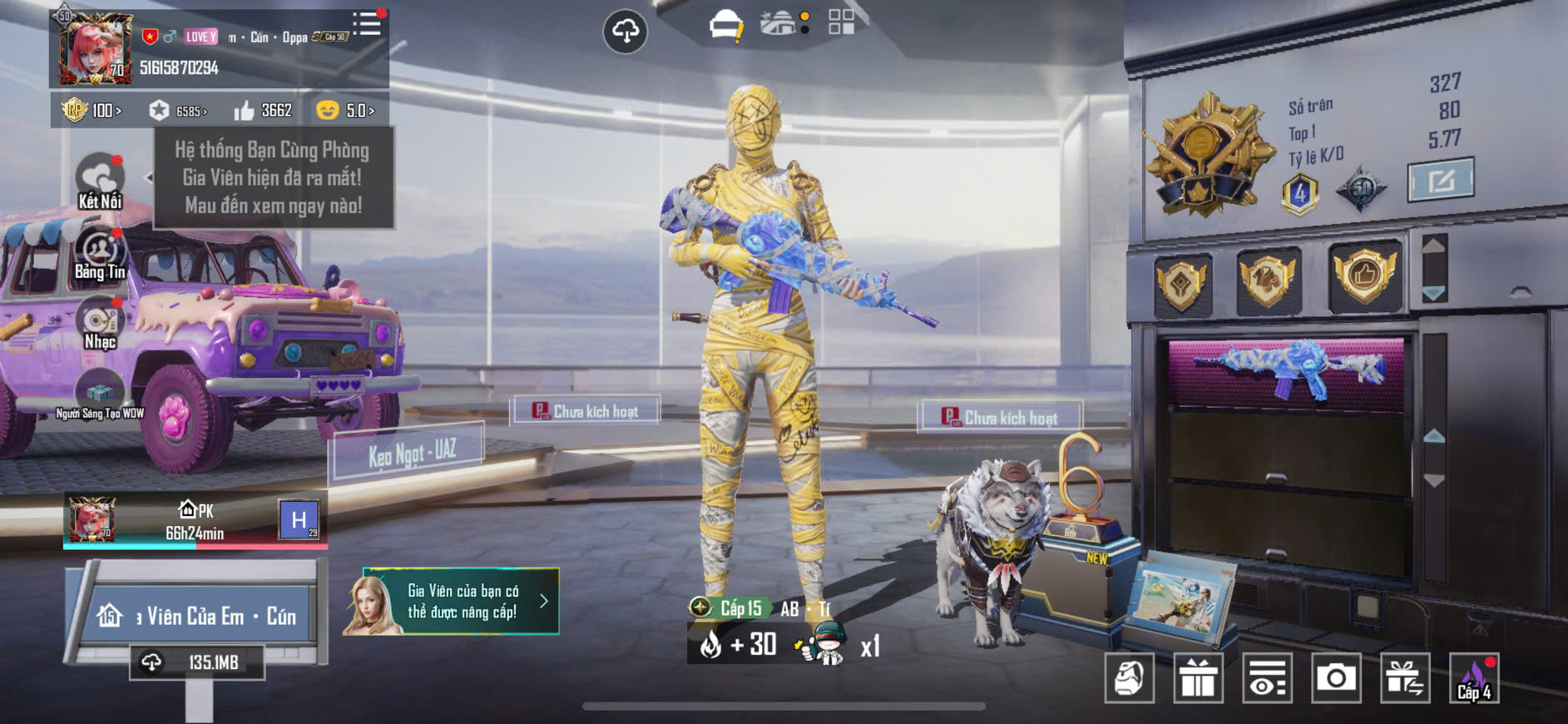Open the list menu icon
The height and width of the screenshot is (724, 1568).
coord(367,23)
